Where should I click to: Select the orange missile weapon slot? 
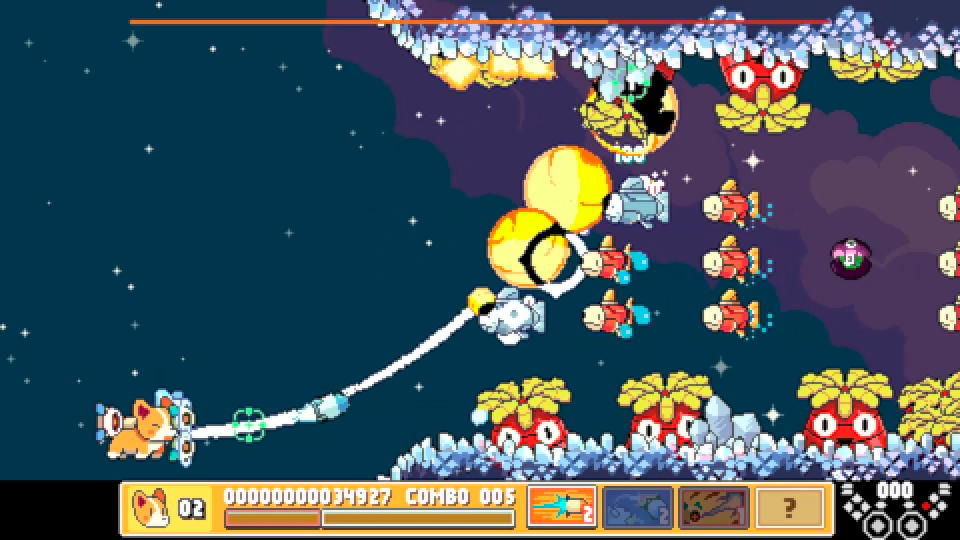coord(562,507)
